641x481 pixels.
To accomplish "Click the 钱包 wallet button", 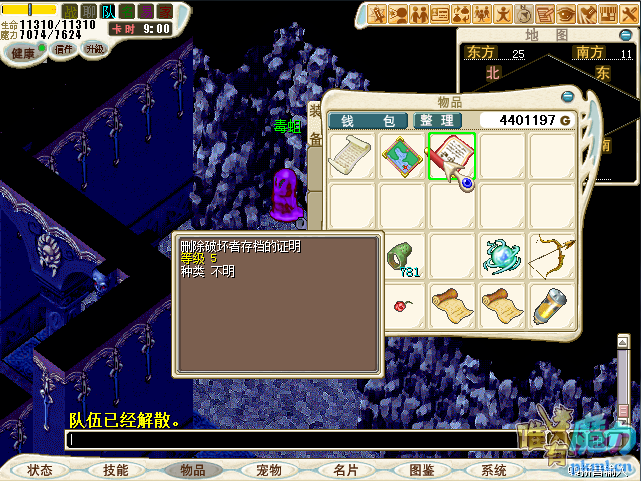I will (368, 121).
